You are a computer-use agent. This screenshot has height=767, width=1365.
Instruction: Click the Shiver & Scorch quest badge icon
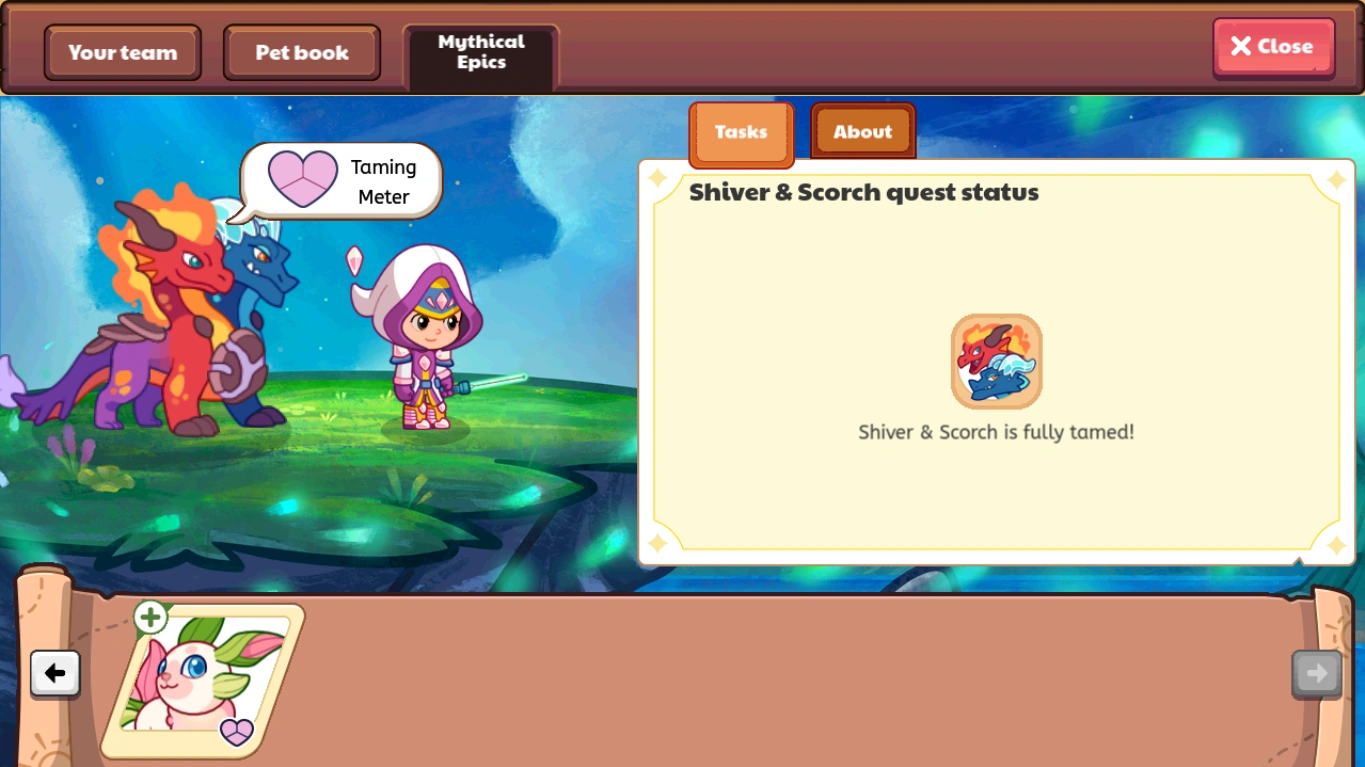pyautogui.click(x=996, y=361)
